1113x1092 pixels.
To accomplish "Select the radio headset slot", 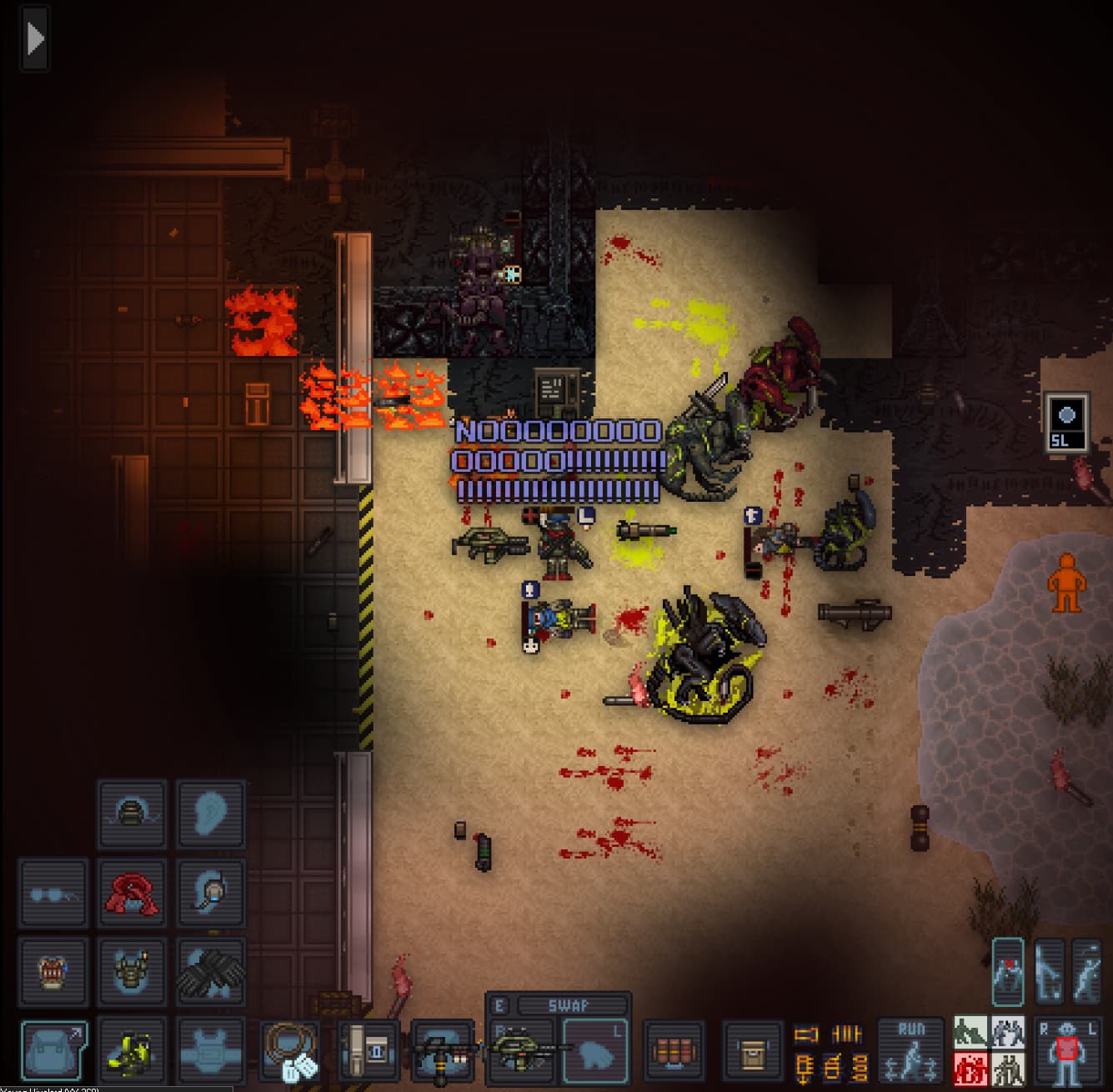I will (211, 894).
